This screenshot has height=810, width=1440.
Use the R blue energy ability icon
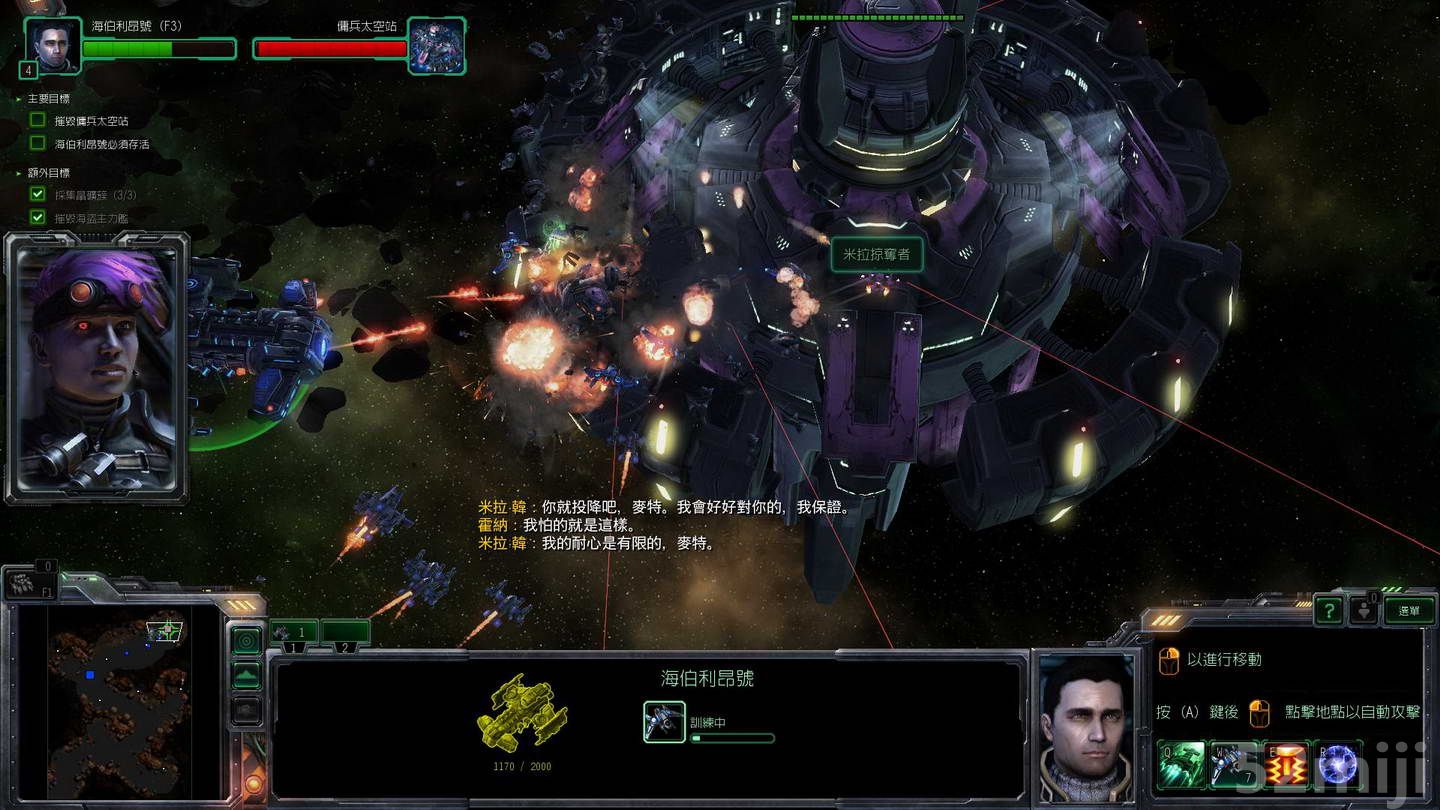pos(1337,764)
